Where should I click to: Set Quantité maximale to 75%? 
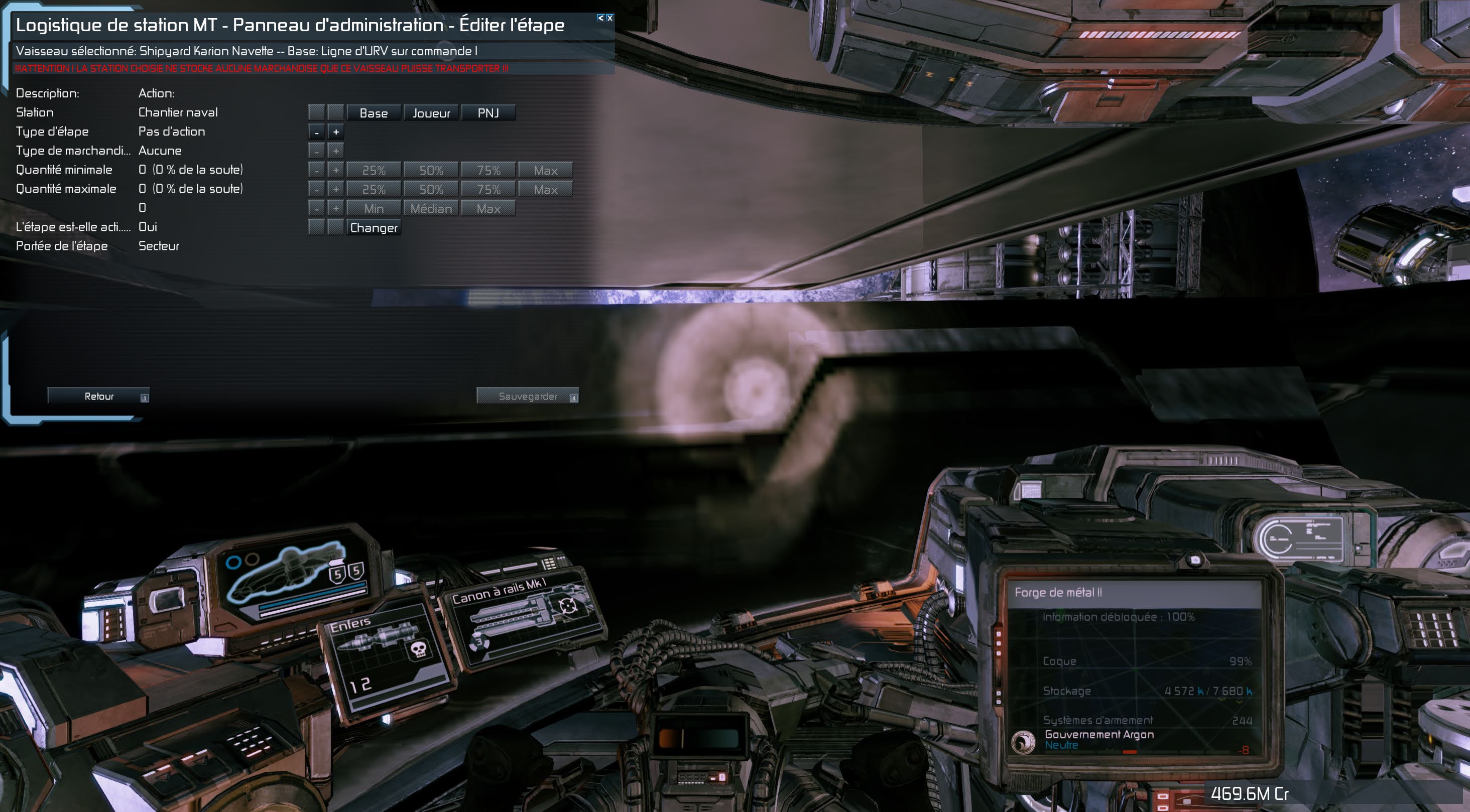[x=488, y=189]
